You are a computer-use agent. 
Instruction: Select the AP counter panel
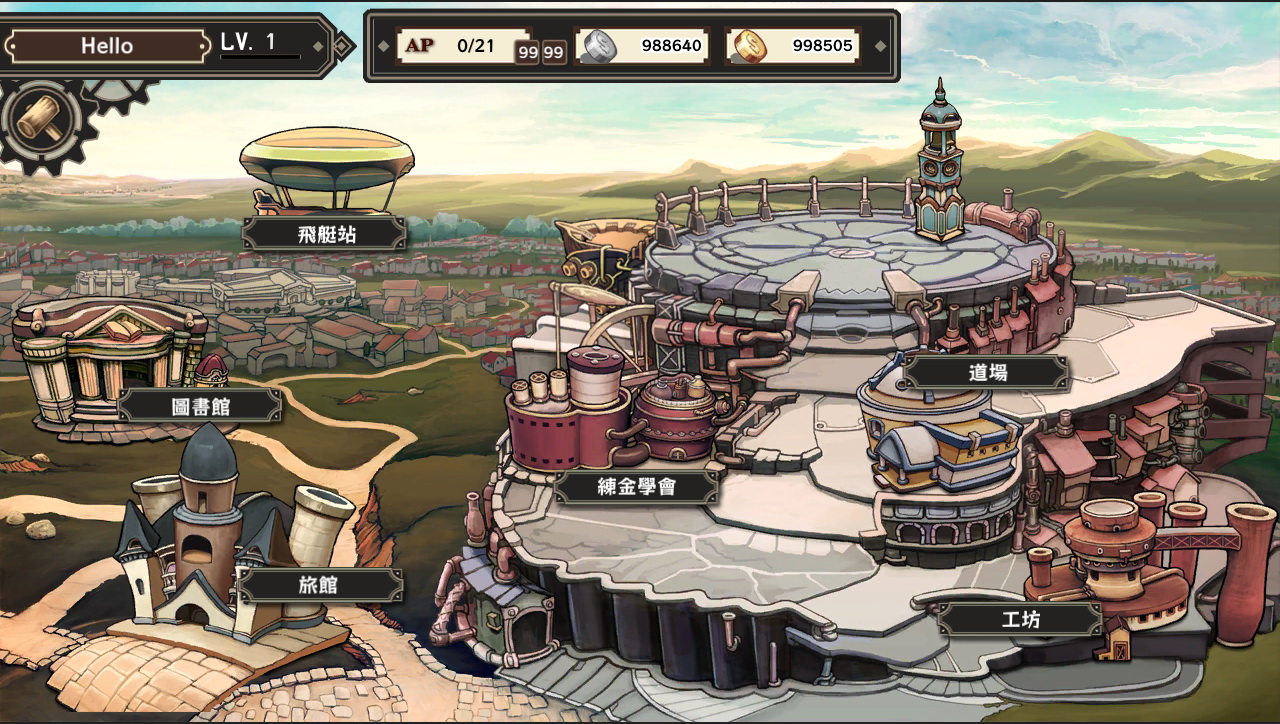[456, 46]
